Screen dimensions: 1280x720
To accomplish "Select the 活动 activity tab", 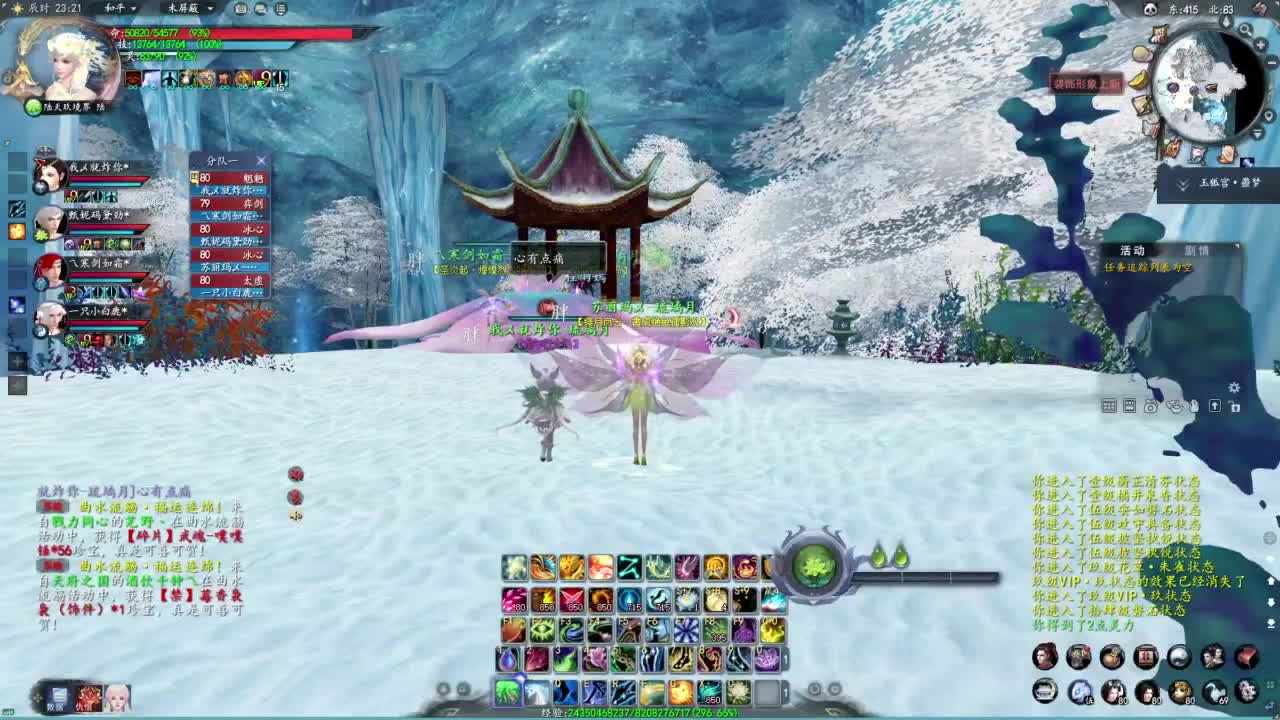I will pos(1133,250).
